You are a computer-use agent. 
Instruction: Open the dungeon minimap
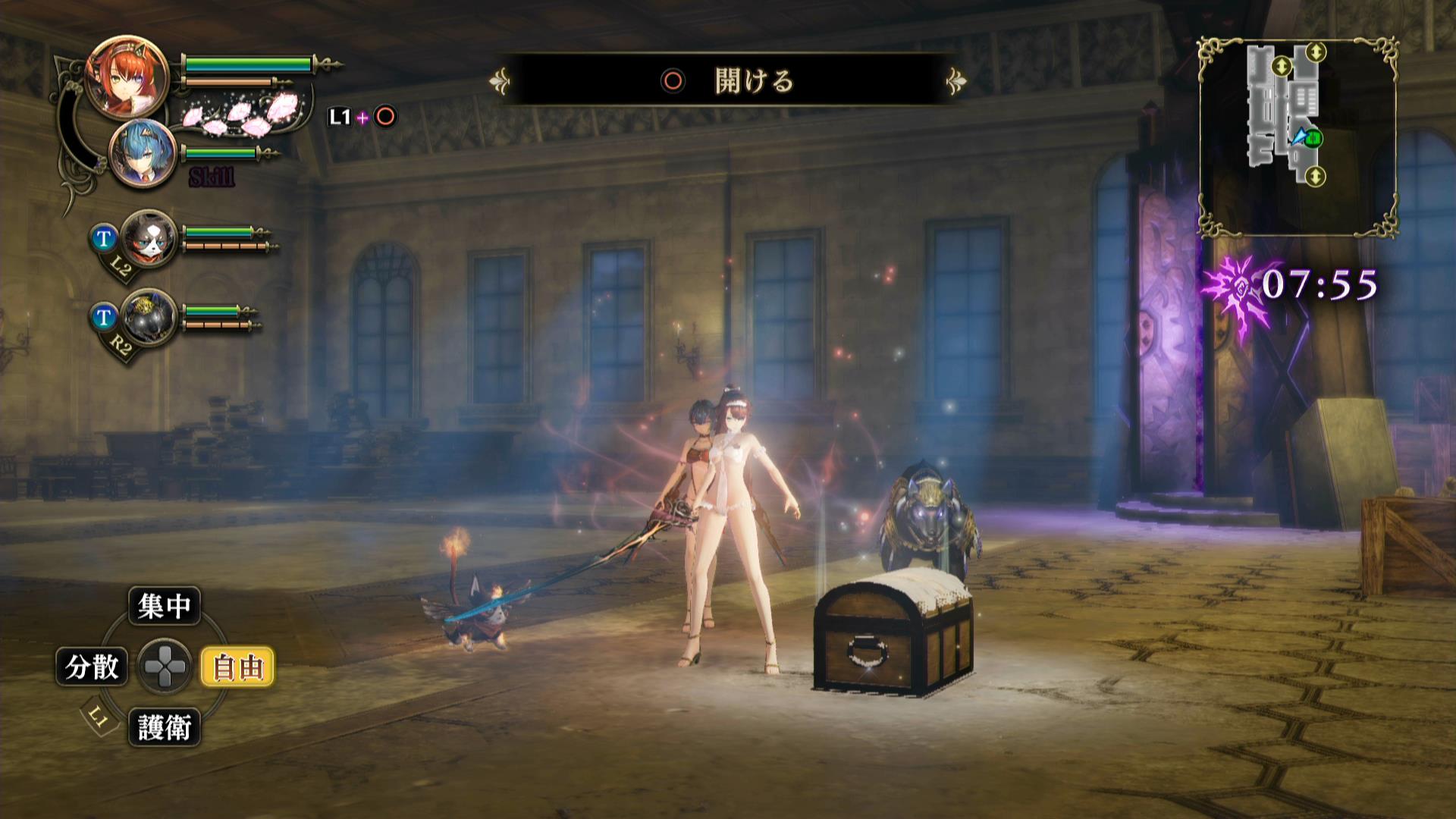point(1298,138)
